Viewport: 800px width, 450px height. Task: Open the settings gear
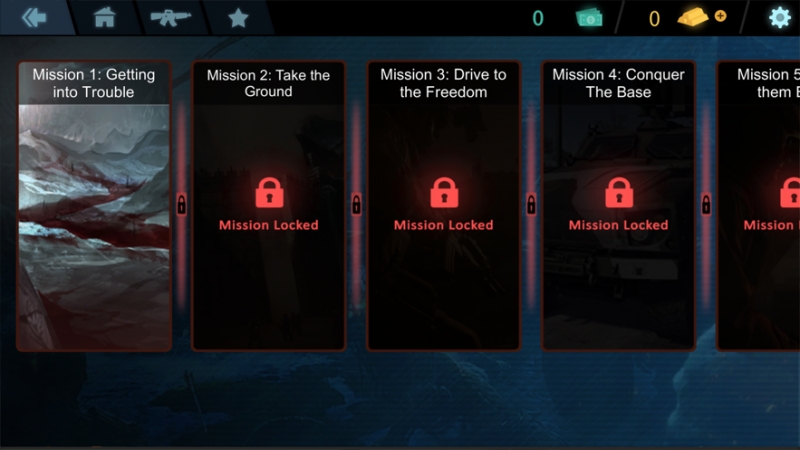pyautogui.click(x=779, y=17)
